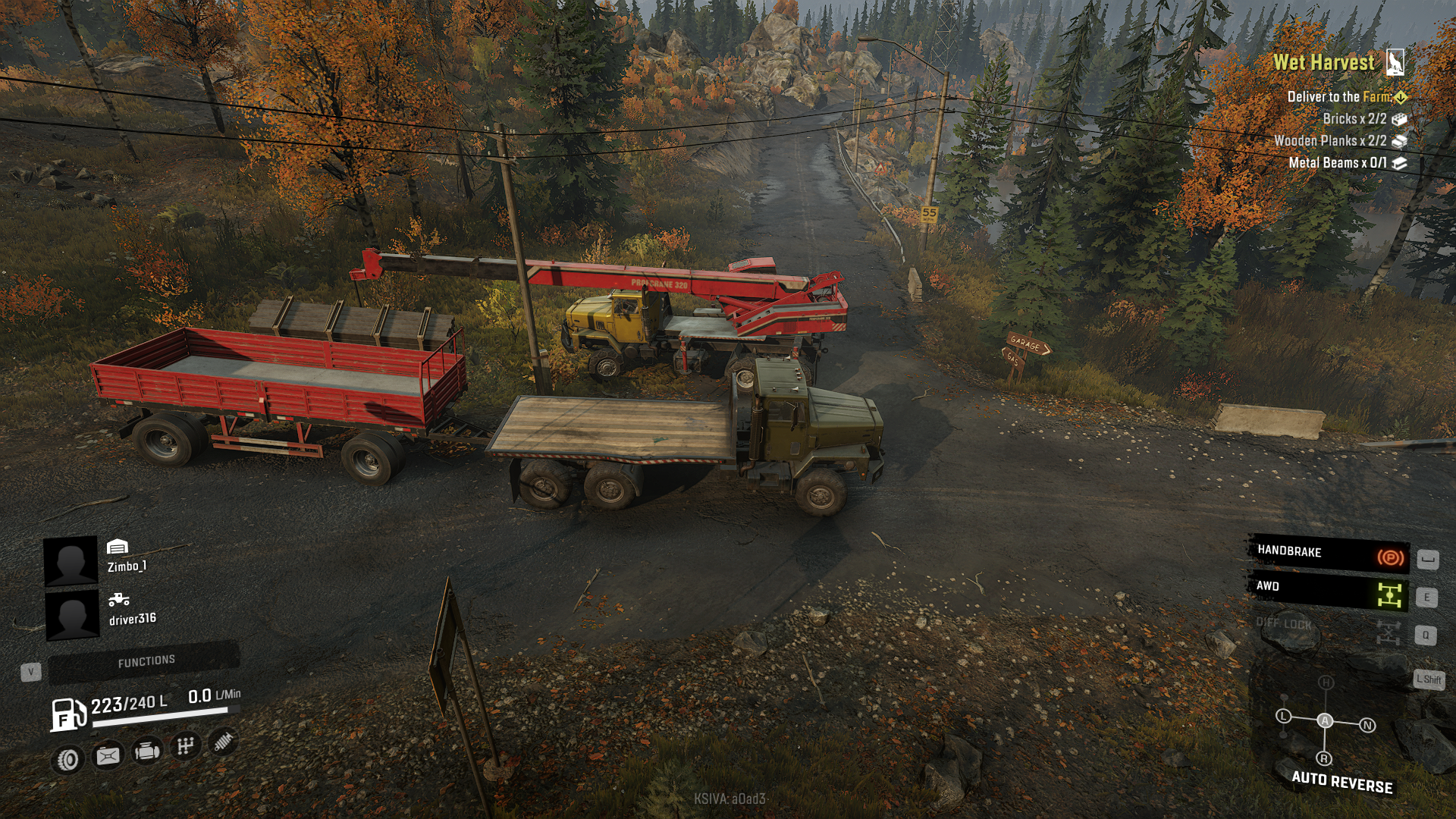The width and height of the screenshot is (1456, 819).
Task: Click the engine status icon
Action: click(x=146, y=752)
